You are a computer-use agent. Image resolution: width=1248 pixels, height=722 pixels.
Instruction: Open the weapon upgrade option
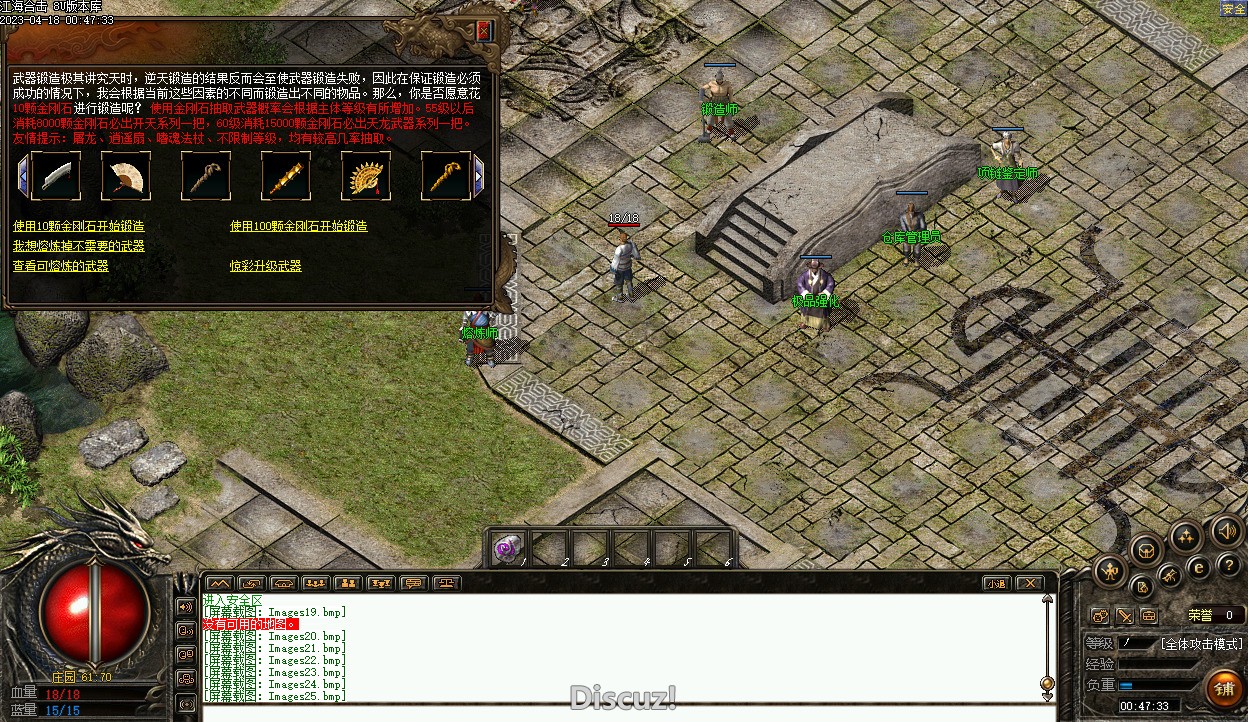[x=265, y=266]
